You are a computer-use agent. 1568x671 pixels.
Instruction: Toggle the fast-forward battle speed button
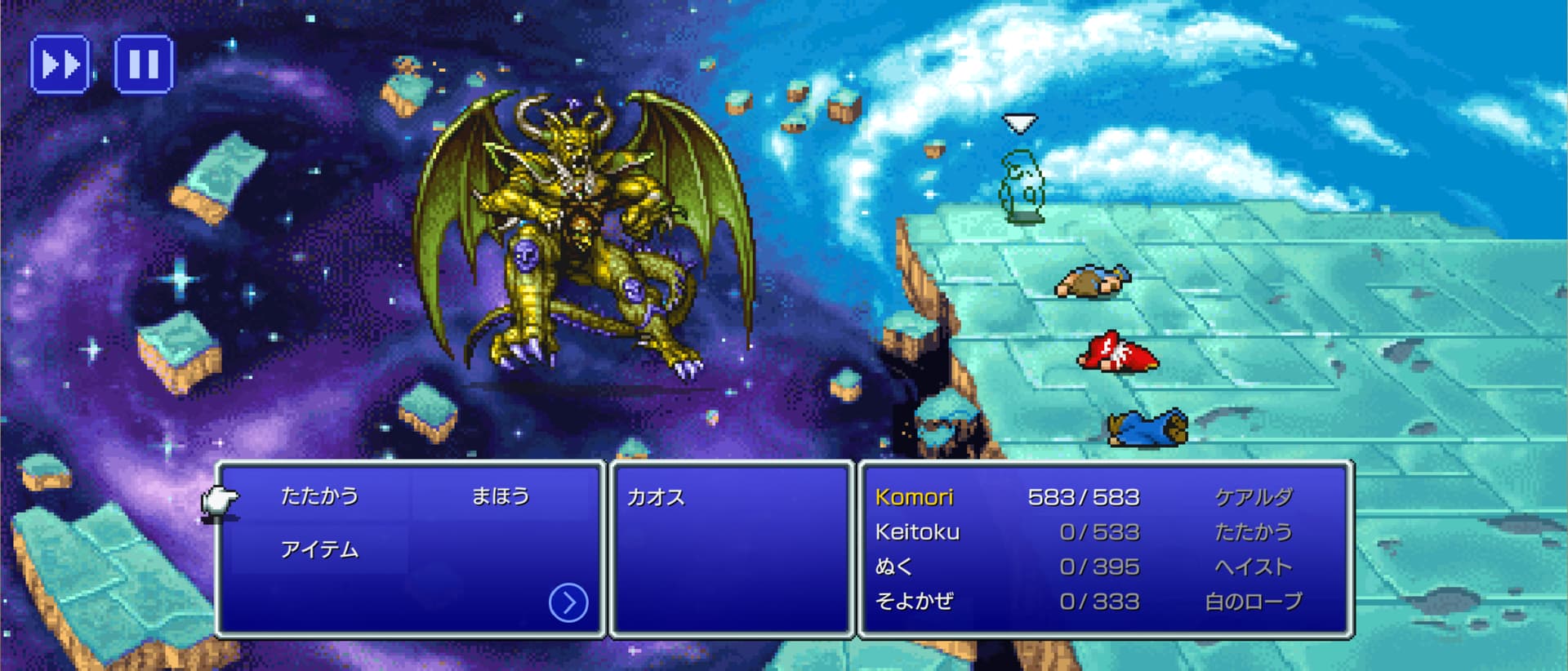pos(60,64)
